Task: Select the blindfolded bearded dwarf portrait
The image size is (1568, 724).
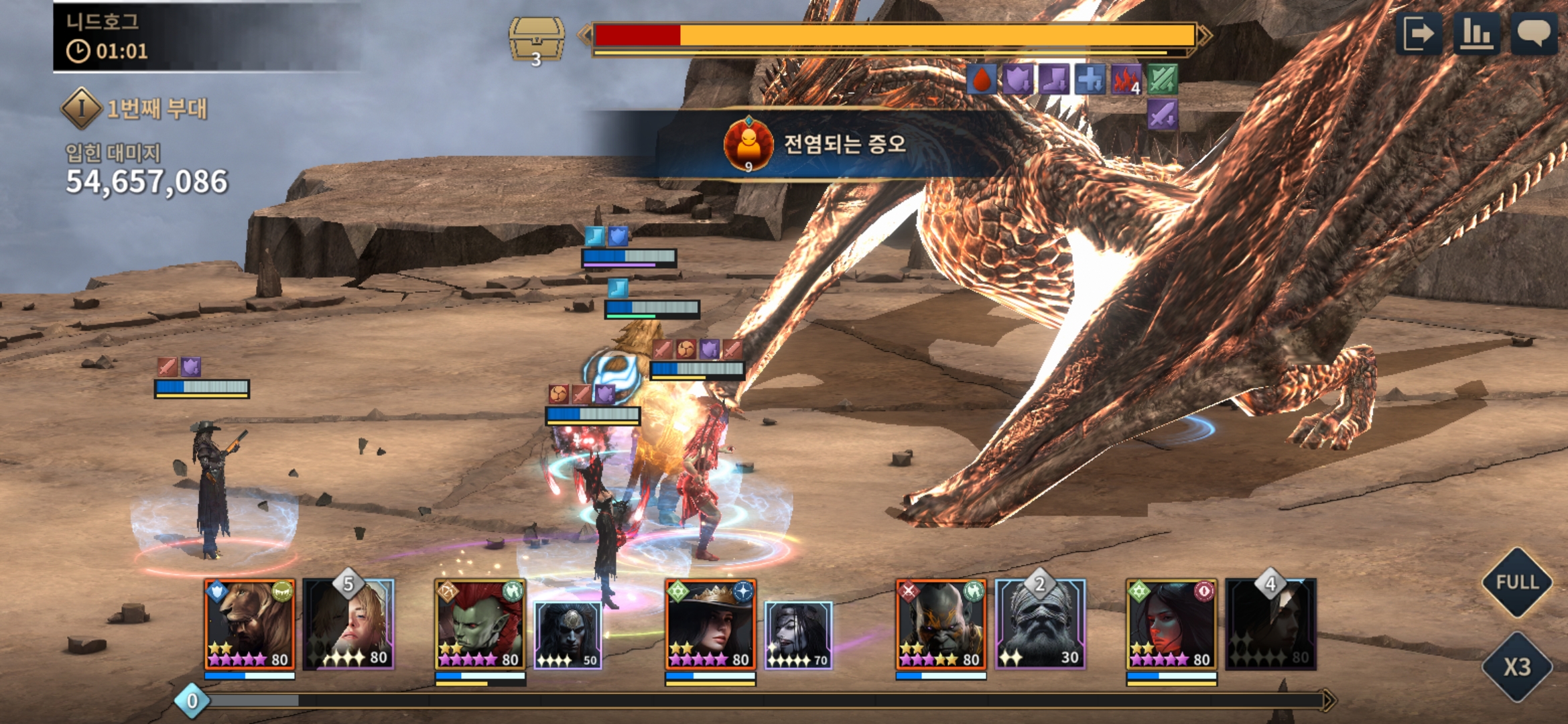Action: click(x=1040, y=625)
